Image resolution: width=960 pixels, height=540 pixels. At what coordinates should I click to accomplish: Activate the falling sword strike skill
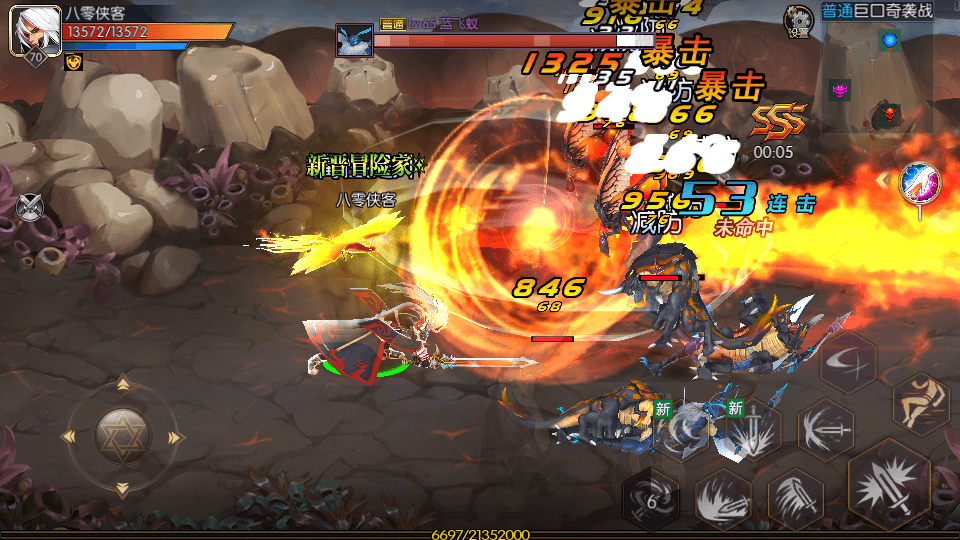click(x=795, y=497)
